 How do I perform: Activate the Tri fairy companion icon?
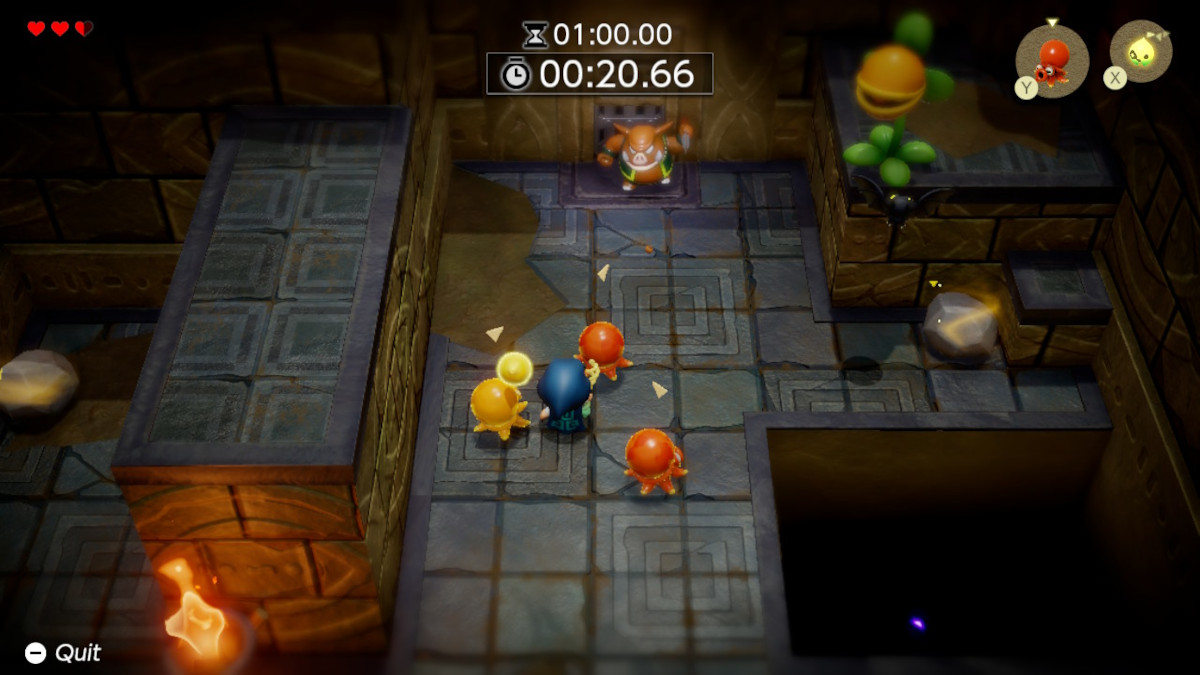(x=1141, y=52)
